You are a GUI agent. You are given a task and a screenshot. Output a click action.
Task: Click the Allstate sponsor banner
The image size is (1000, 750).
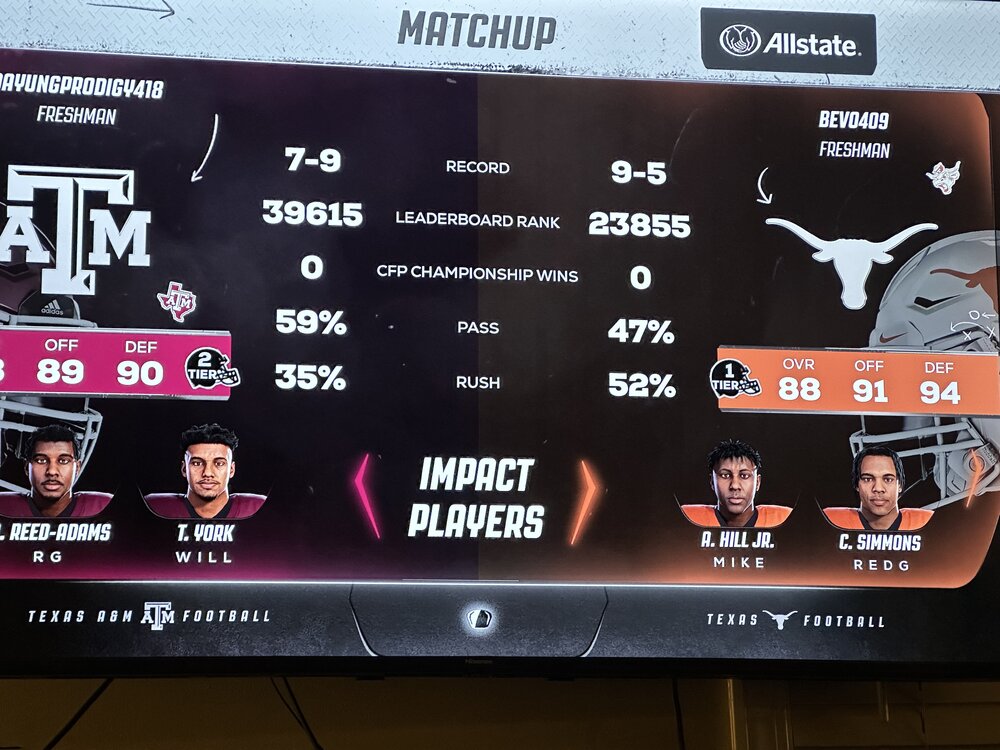[x=788, y=42]
